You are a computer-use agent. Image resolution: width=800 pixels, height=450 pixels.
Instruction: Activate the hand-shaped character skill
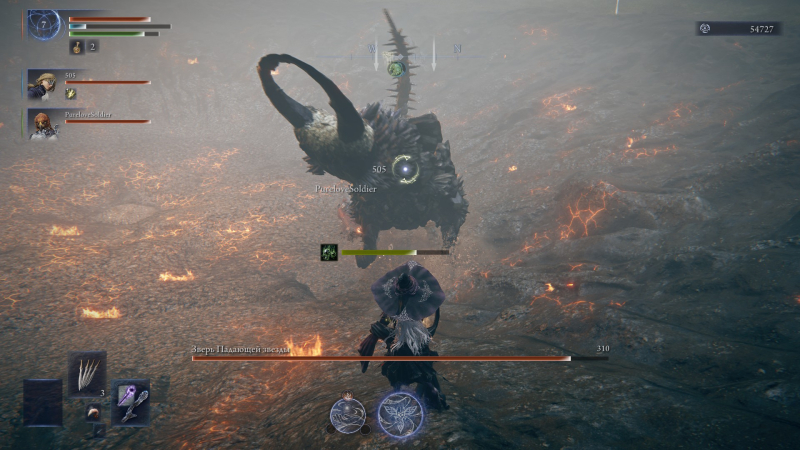tap(347, 414)
